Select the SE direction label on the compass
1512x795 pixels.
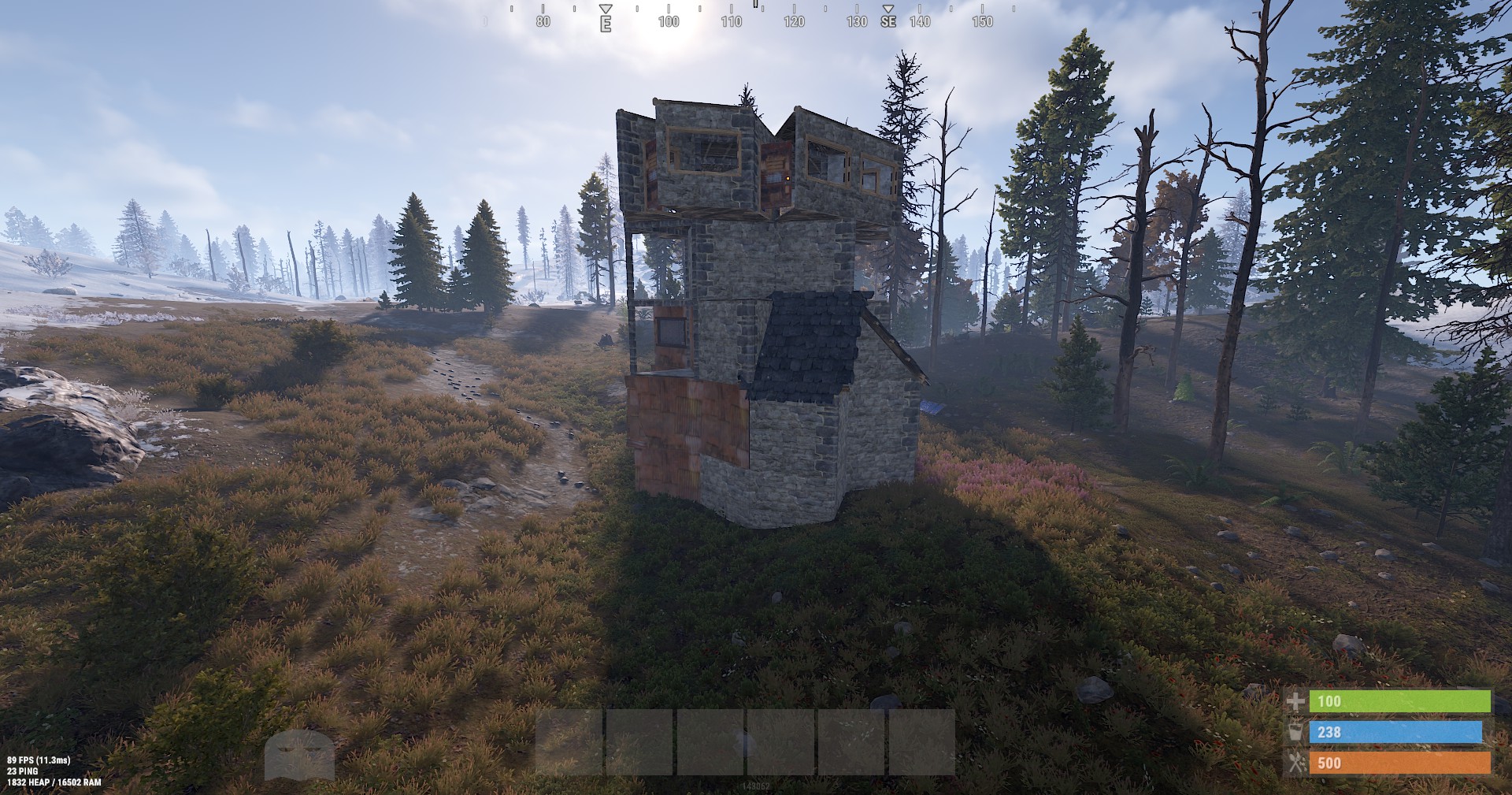coord(888,23)
